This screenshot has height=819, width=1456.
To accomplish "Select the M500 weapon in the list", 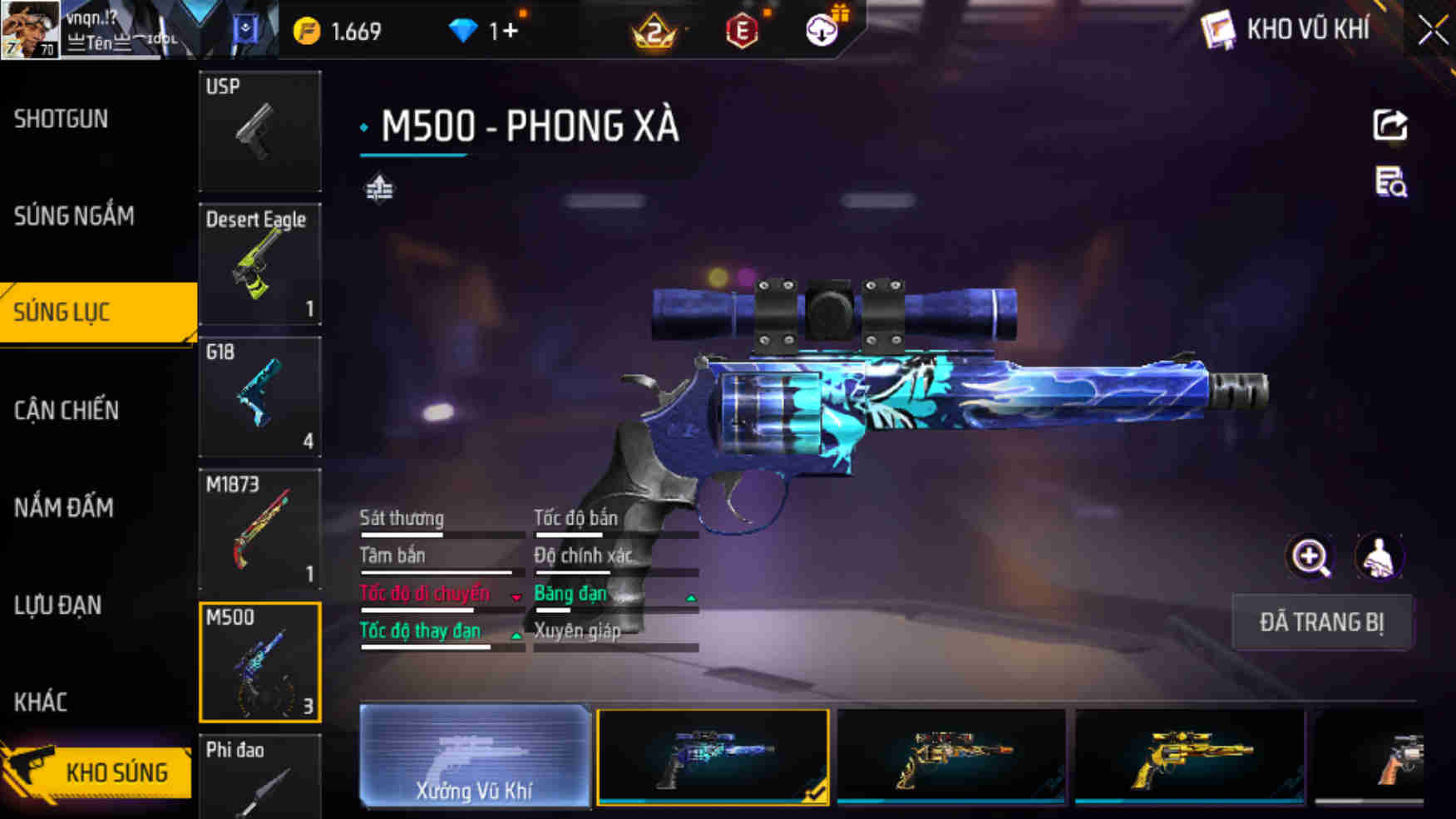I will (x=260, y=661).
